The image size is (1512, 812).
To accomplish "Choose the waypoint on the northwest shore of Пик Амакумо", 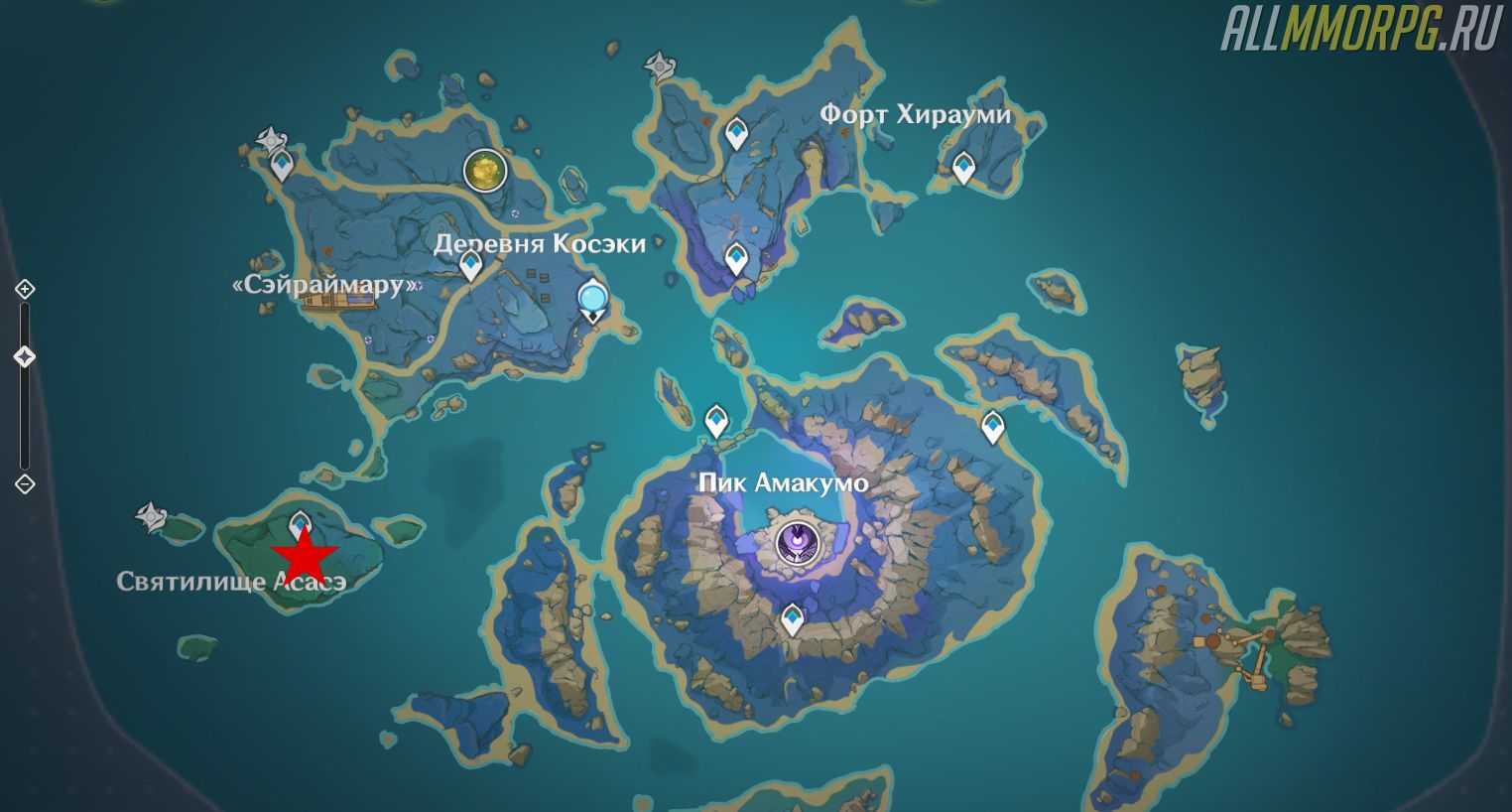I will [x=715, y=420].
